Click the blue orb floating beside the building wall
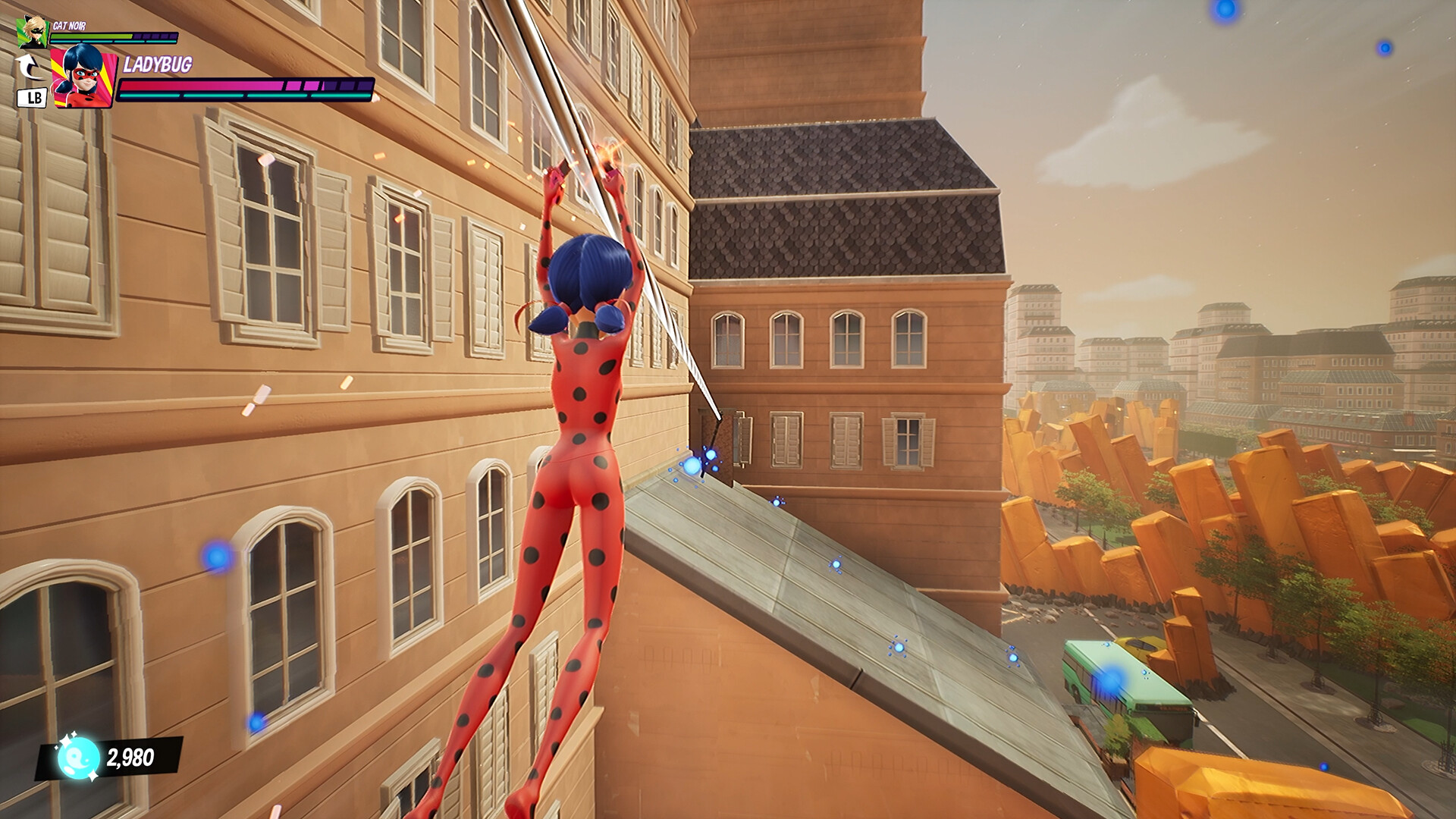This screenshot has height=819, width=1456. point(217,558)
